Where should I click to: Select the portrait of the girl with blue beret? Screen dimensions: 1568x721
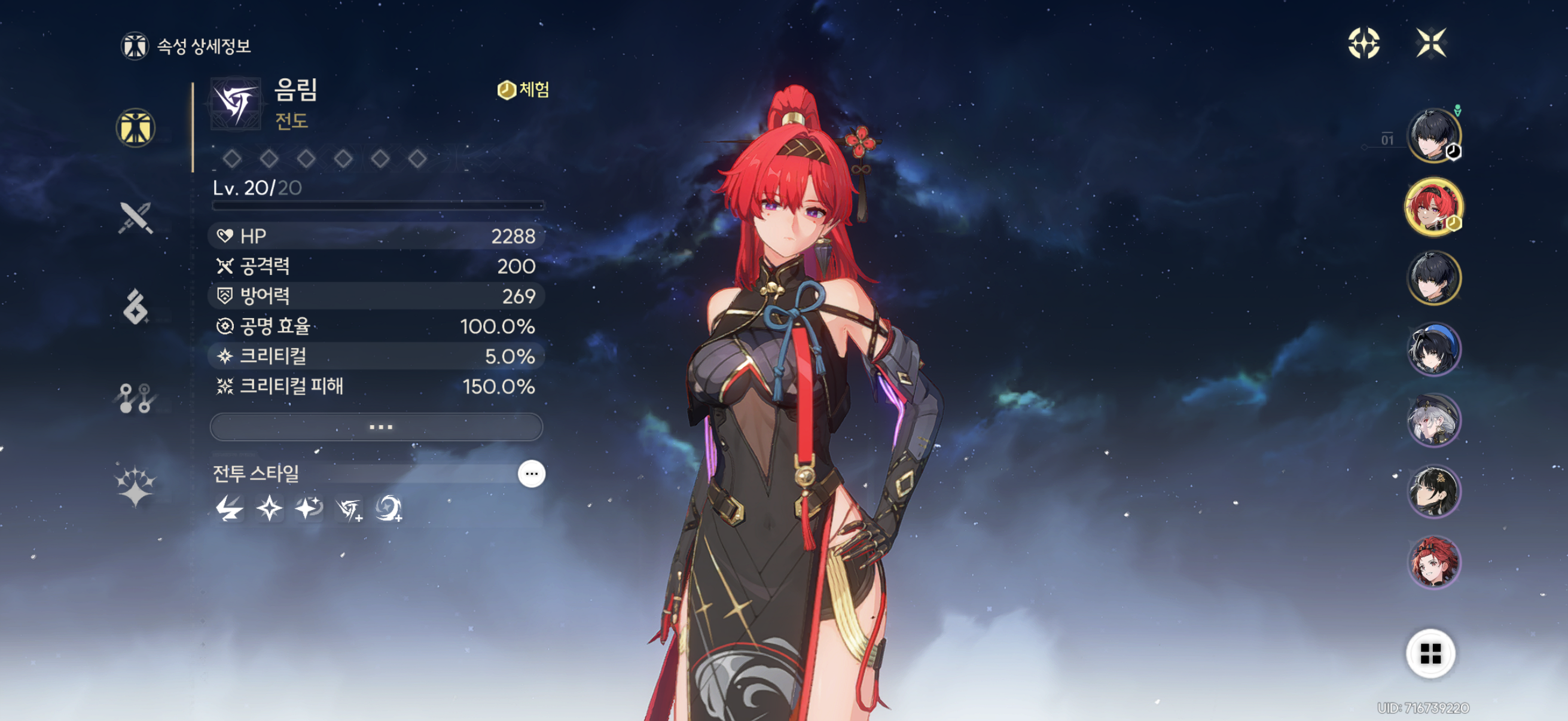(1433, 349)
